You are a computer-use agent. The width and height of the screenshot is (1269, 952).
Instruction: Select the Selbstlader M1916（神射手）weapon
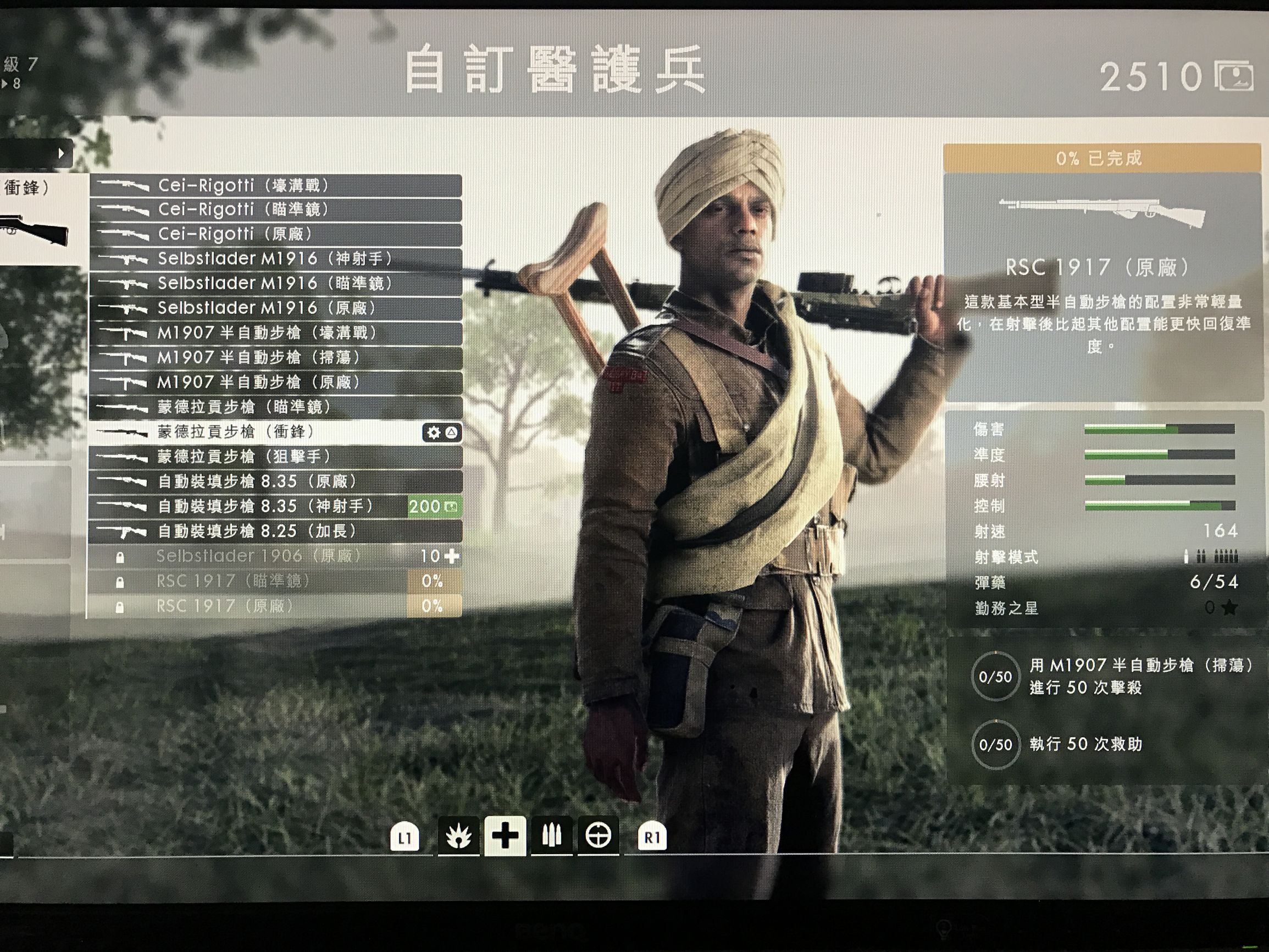[x=258, y=259]
